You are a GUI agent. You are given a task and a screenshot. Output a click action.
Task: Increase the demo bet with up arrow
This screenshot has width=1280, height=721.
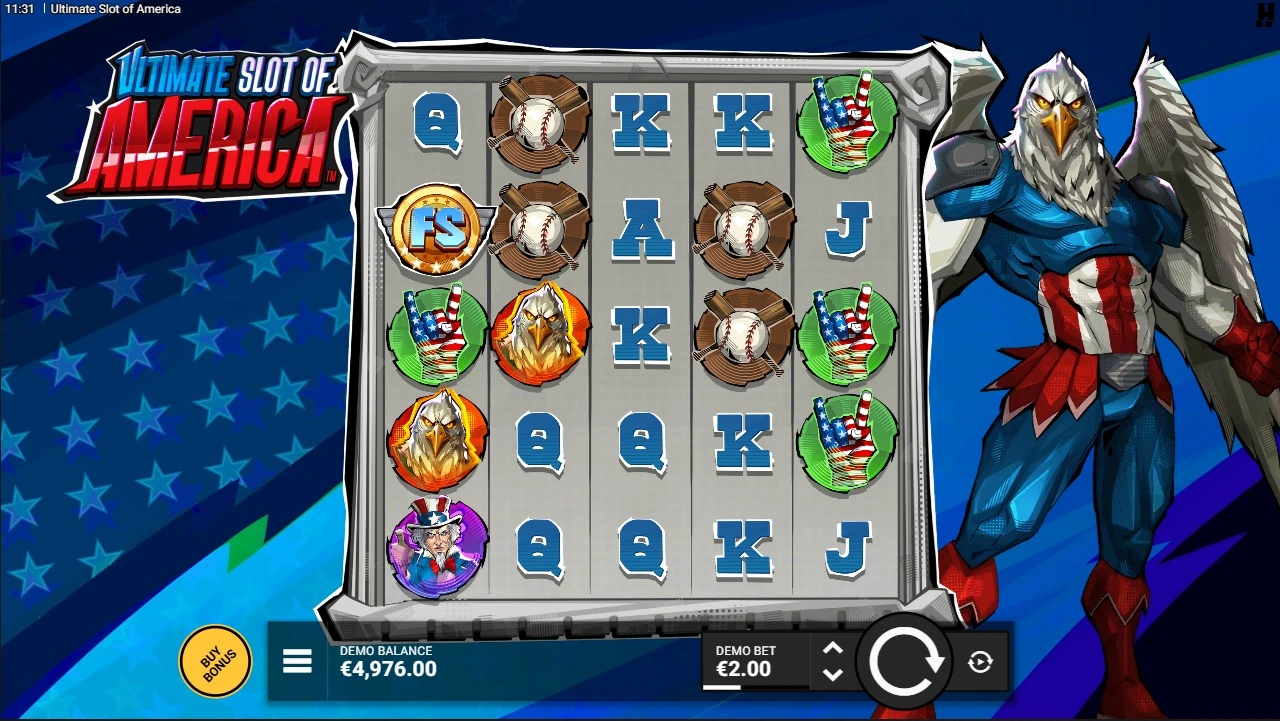(833, 649)
